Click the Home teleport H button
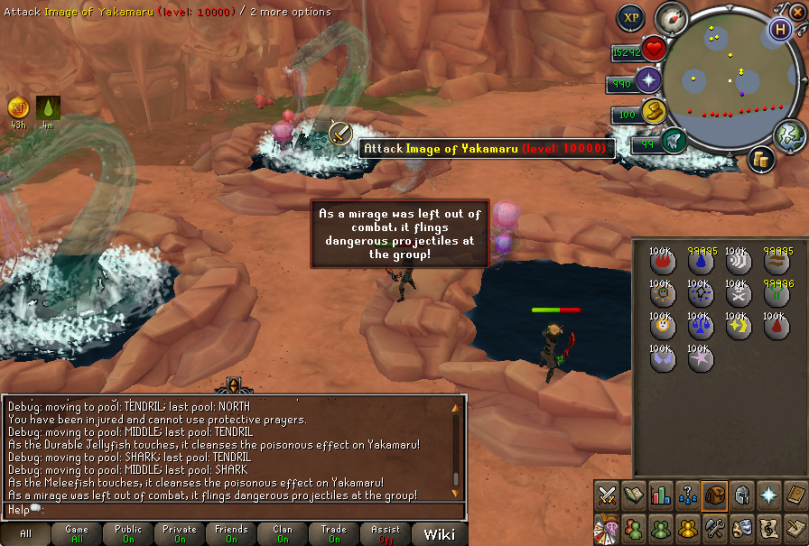809x546 pixels. 780,29
